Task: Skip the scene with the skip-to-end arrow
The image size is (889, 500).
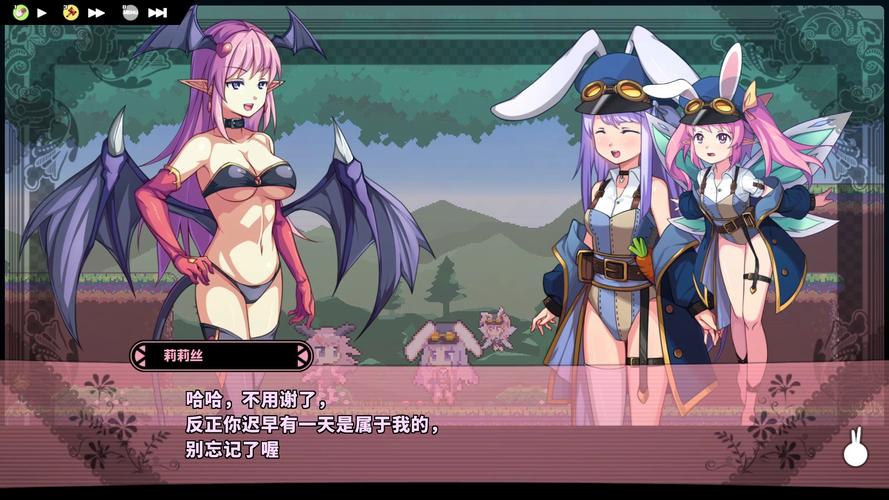Action: click(157, 13)
